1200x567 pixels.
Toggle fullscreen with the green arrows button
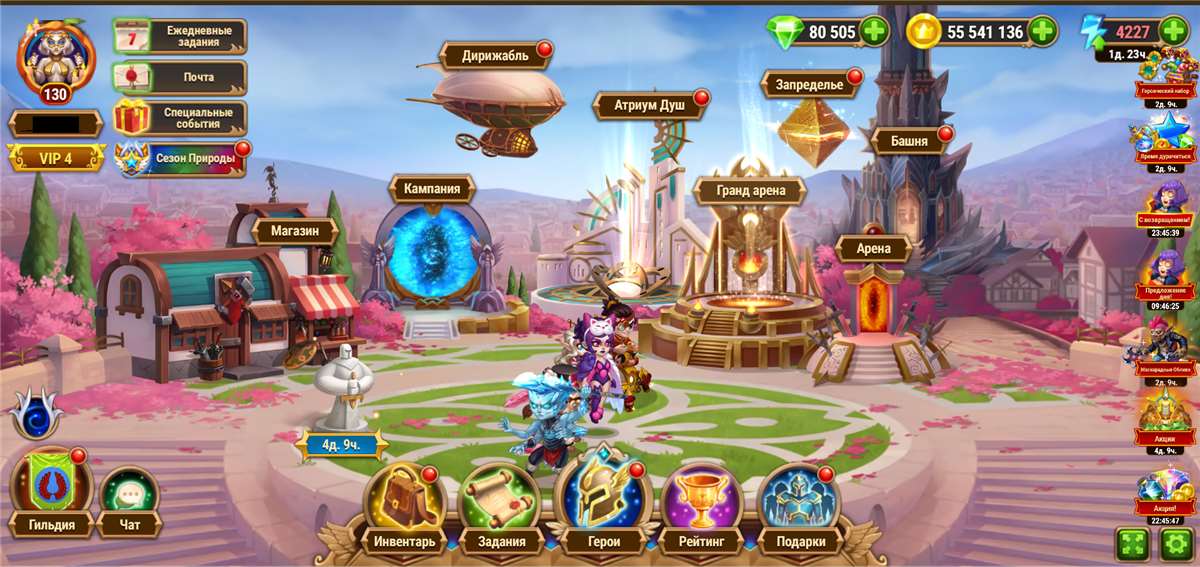click(x=1132, y=545)
